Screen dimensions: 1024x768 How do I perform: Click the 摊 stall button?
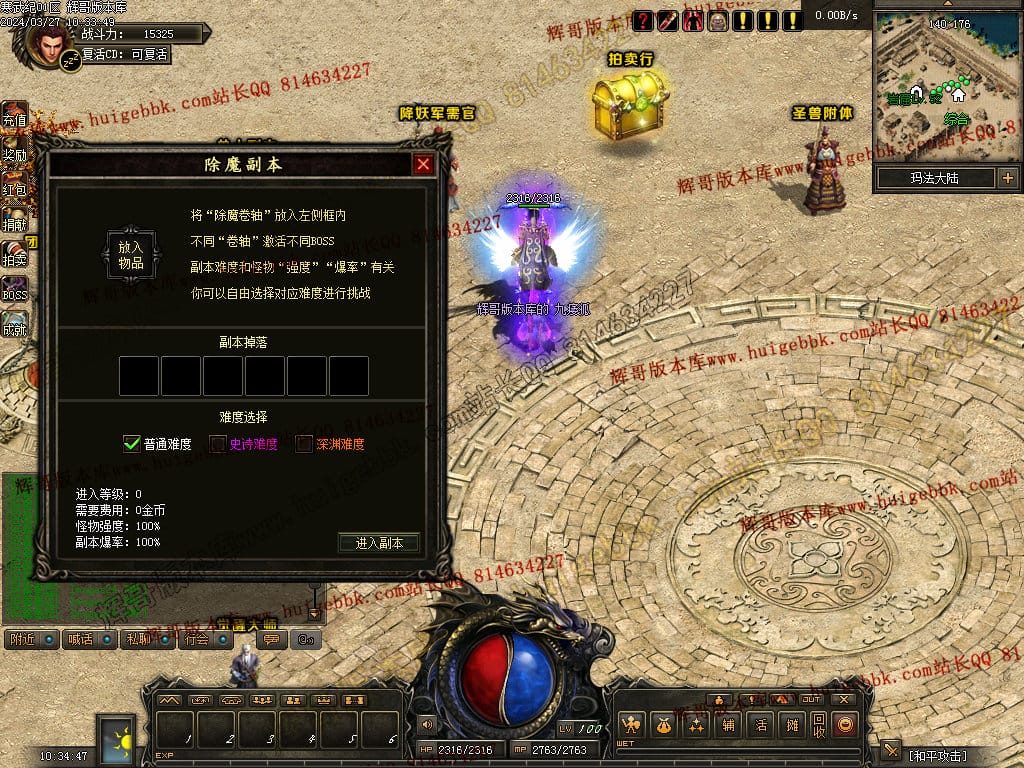pyautogui.click(x=793, y=725)
